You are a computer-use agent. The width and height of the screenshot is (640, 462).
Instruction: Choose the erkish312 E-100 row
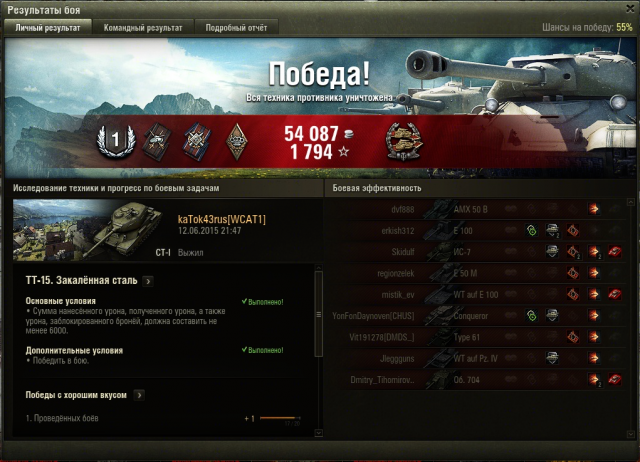click(480, 231)
